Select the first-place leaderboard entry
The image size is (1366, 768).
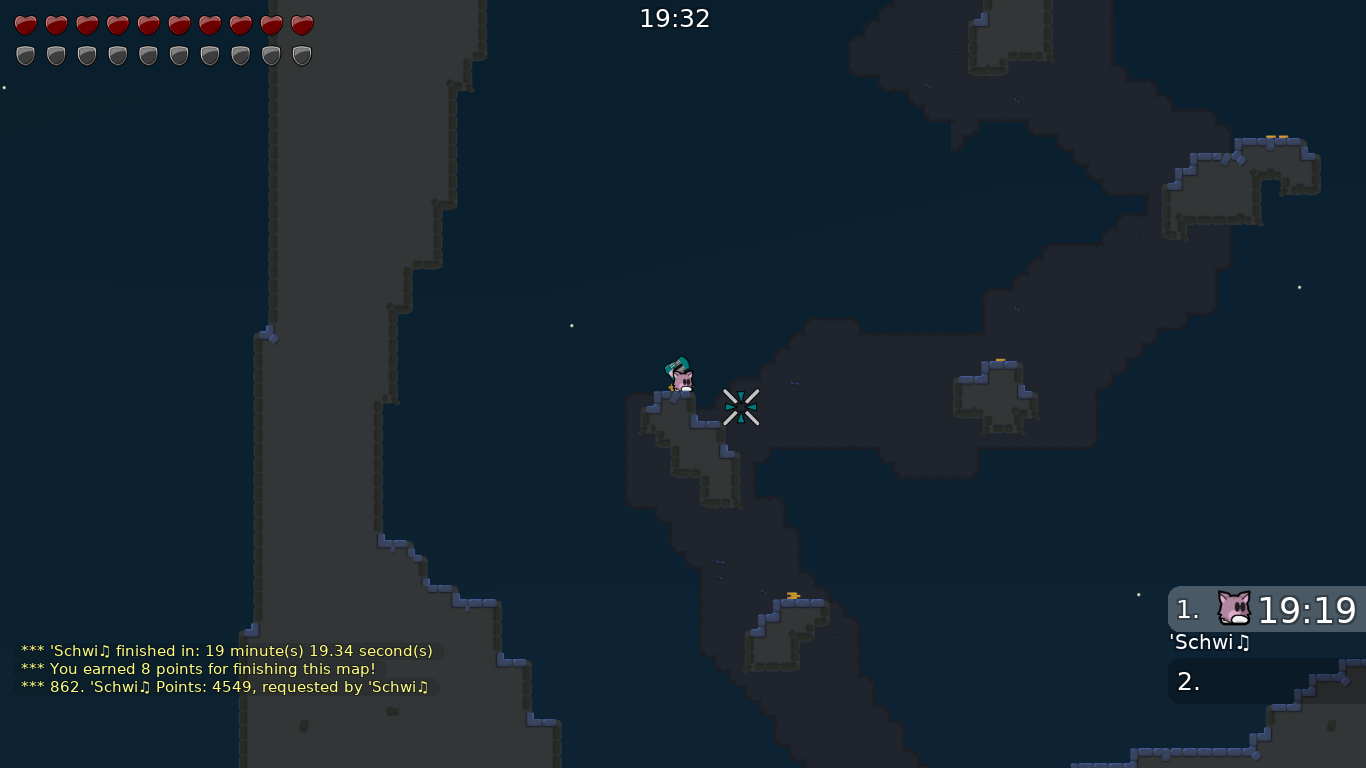1265,610
